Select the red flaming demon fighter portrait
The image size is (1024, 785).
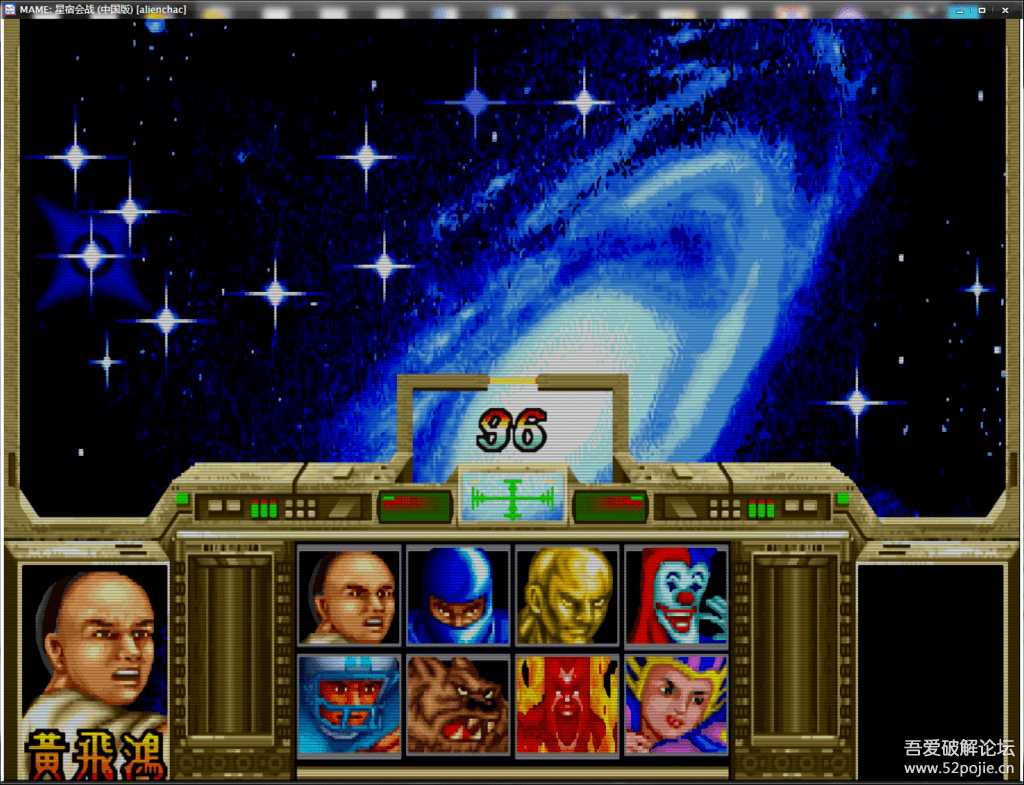(x=567, y=705)
